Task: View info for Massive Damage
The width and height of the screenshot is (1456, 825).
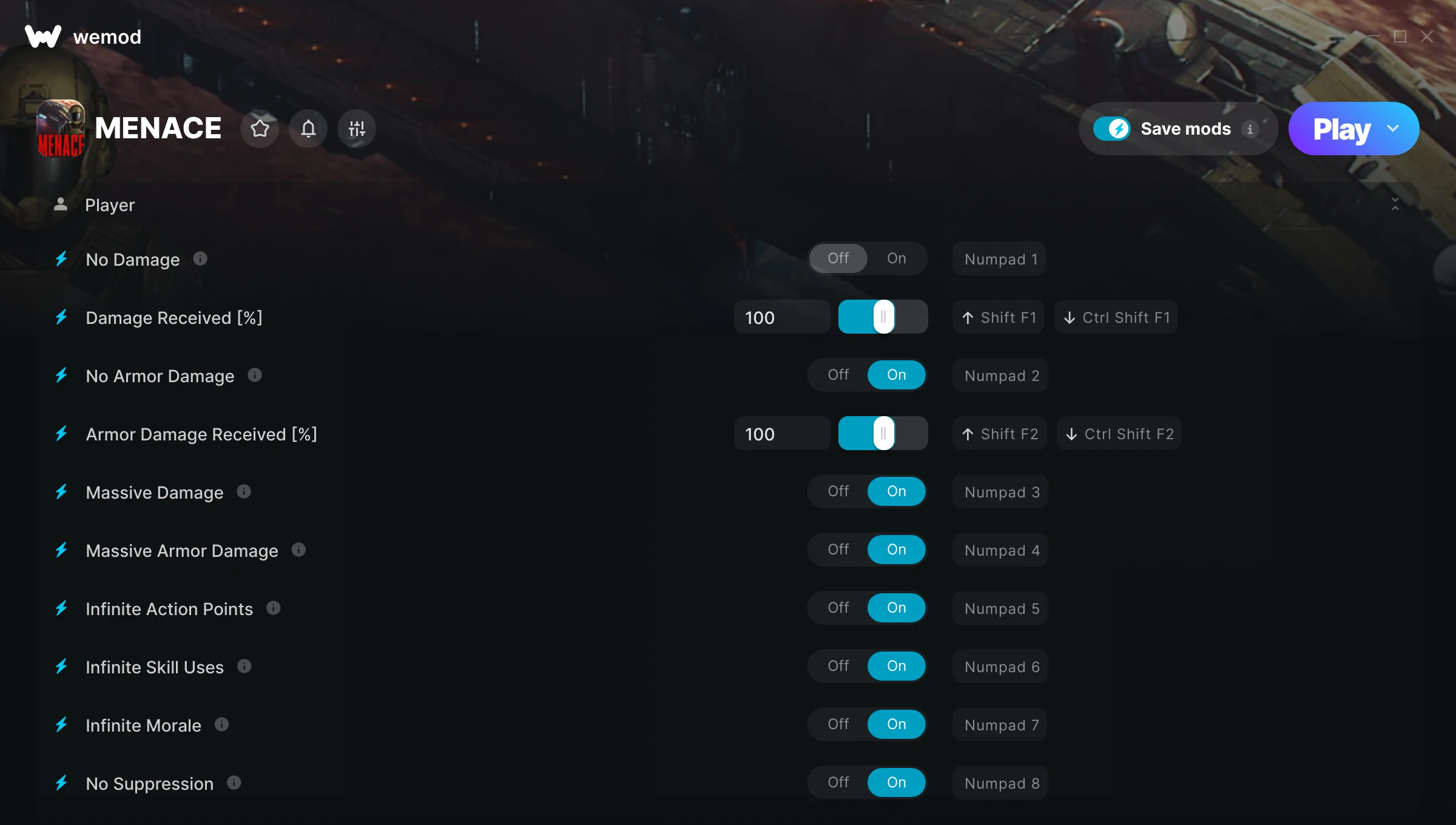Action: click(x=244, y=492)
